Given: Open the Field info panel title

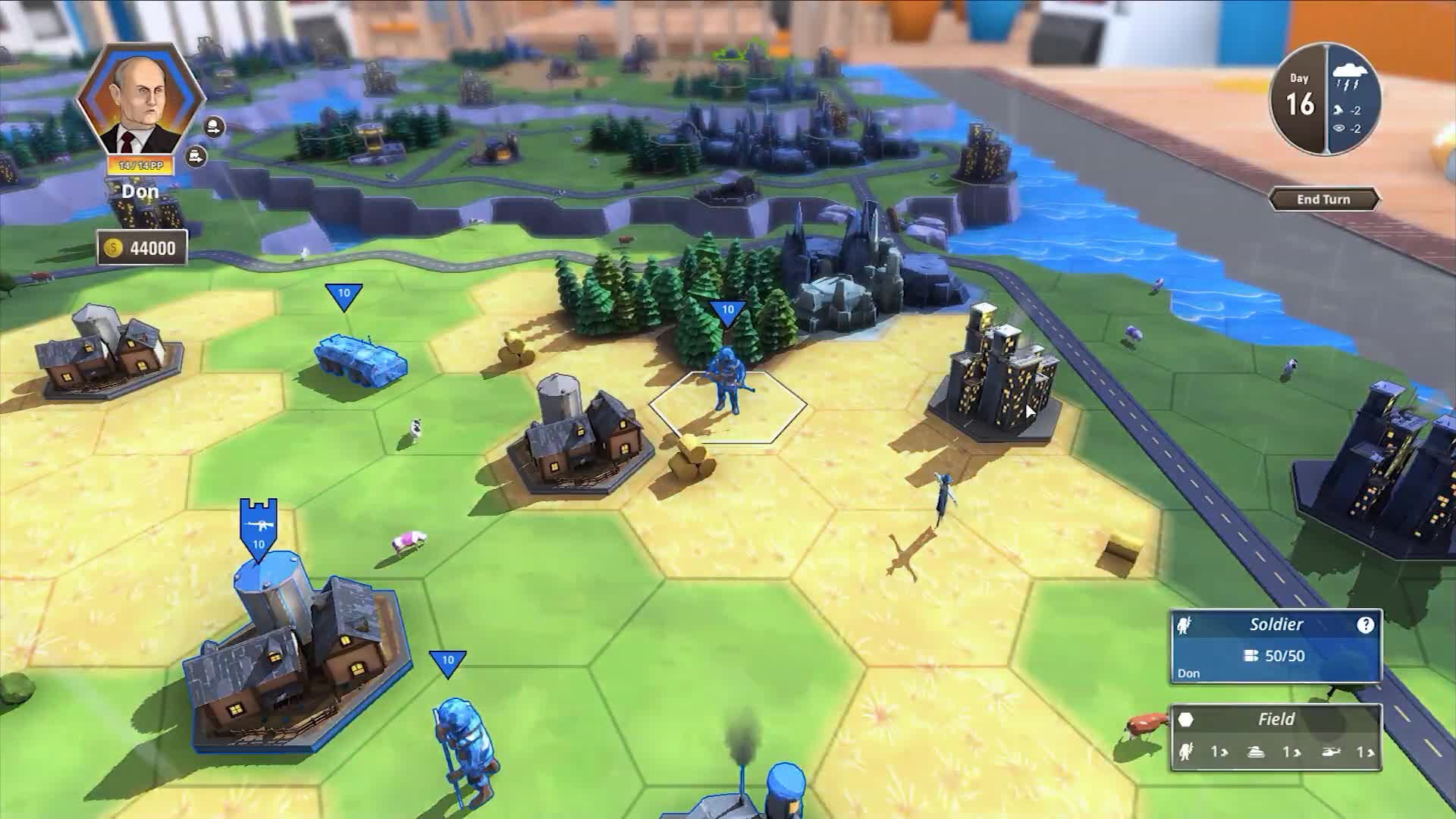Looking at the screenshot, I should coord(1277,719).
